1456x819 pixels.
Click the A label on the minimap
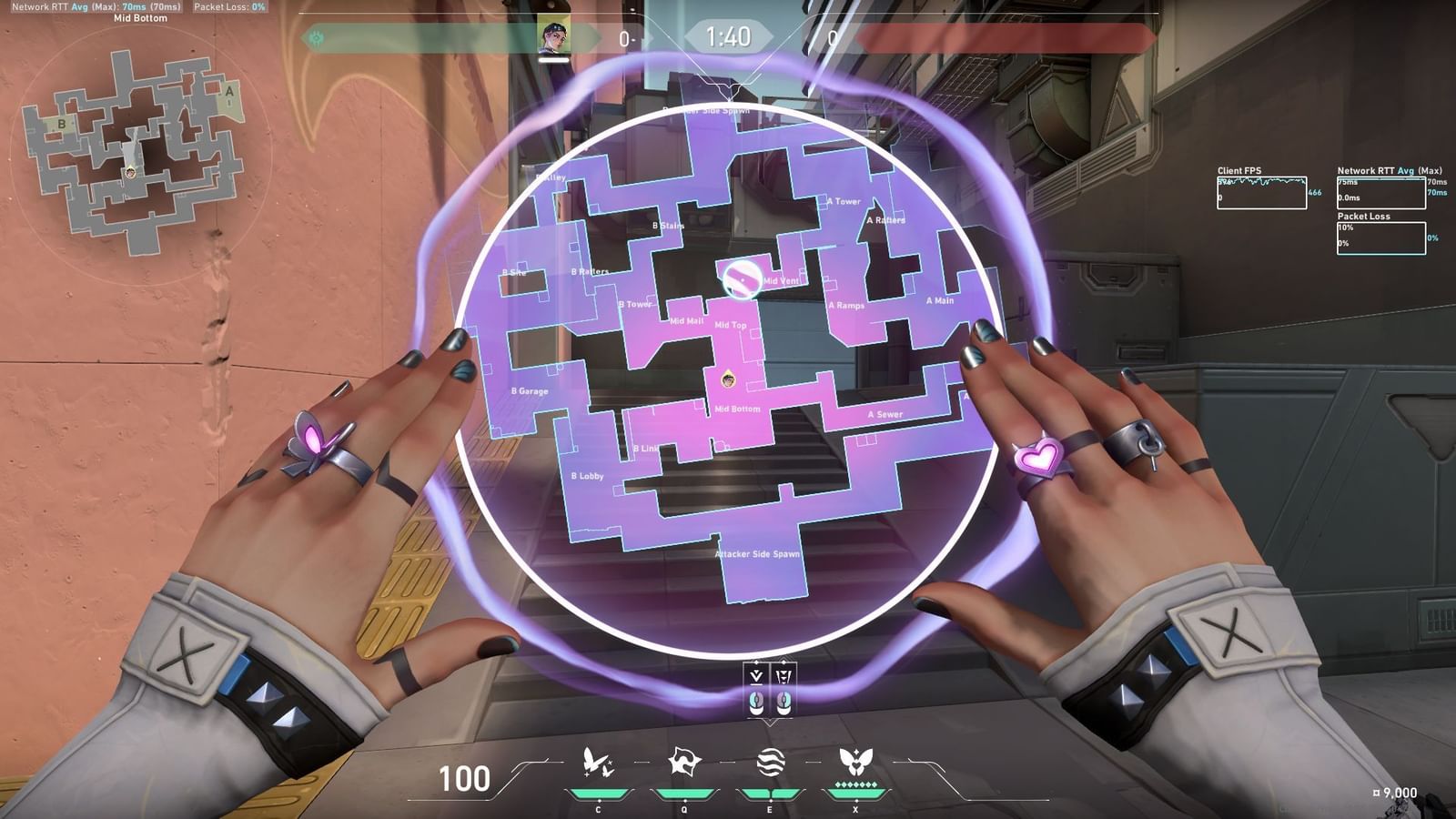coord(229,91)
